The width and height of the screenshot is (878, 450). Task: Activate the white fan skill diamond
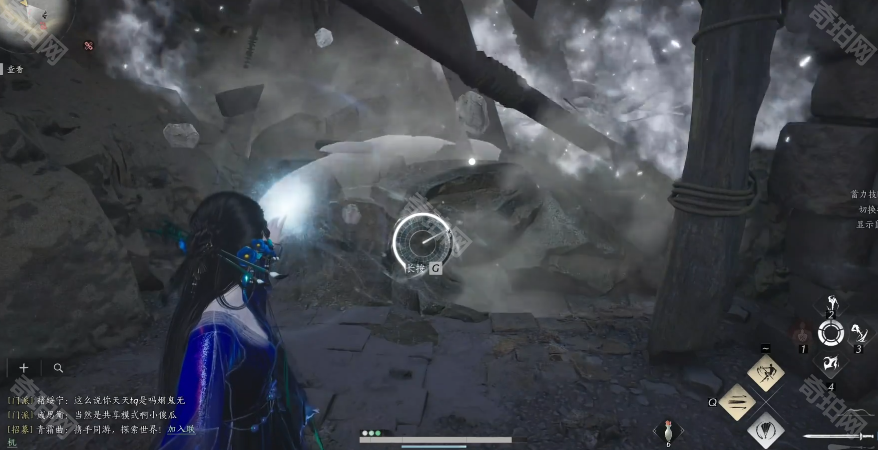[x=766, y=430]
